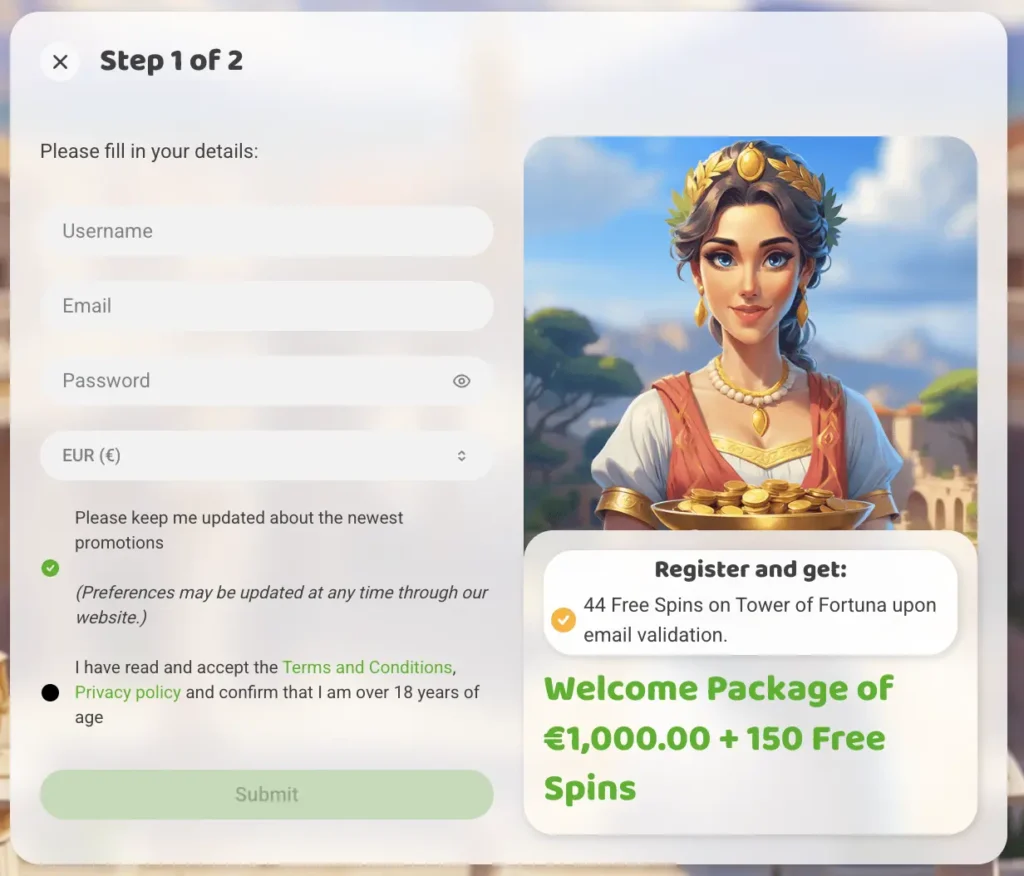This screenshot has width=1024, height=876.
Task: Click the Username input field
Action: tap(266, 231)
